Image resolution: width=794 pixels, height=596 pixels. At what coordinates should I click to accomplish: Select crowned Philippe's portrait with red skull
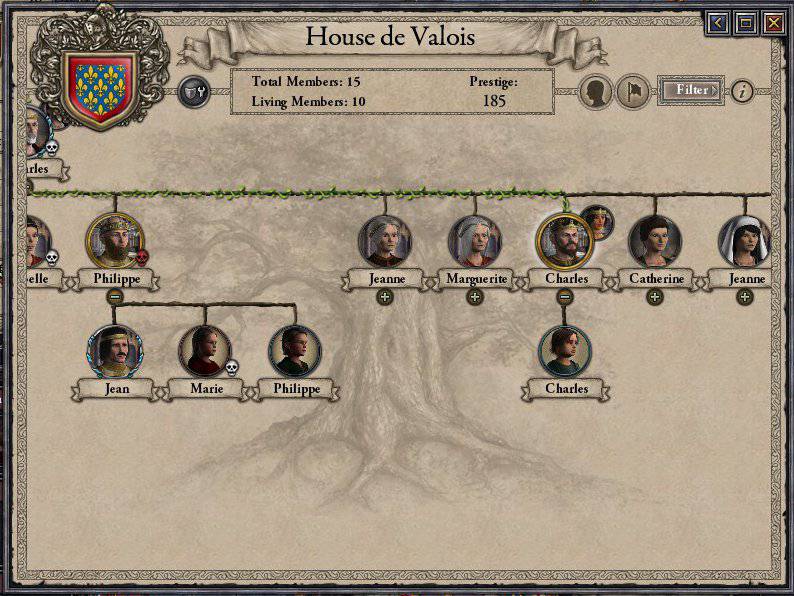pos(115,241)
